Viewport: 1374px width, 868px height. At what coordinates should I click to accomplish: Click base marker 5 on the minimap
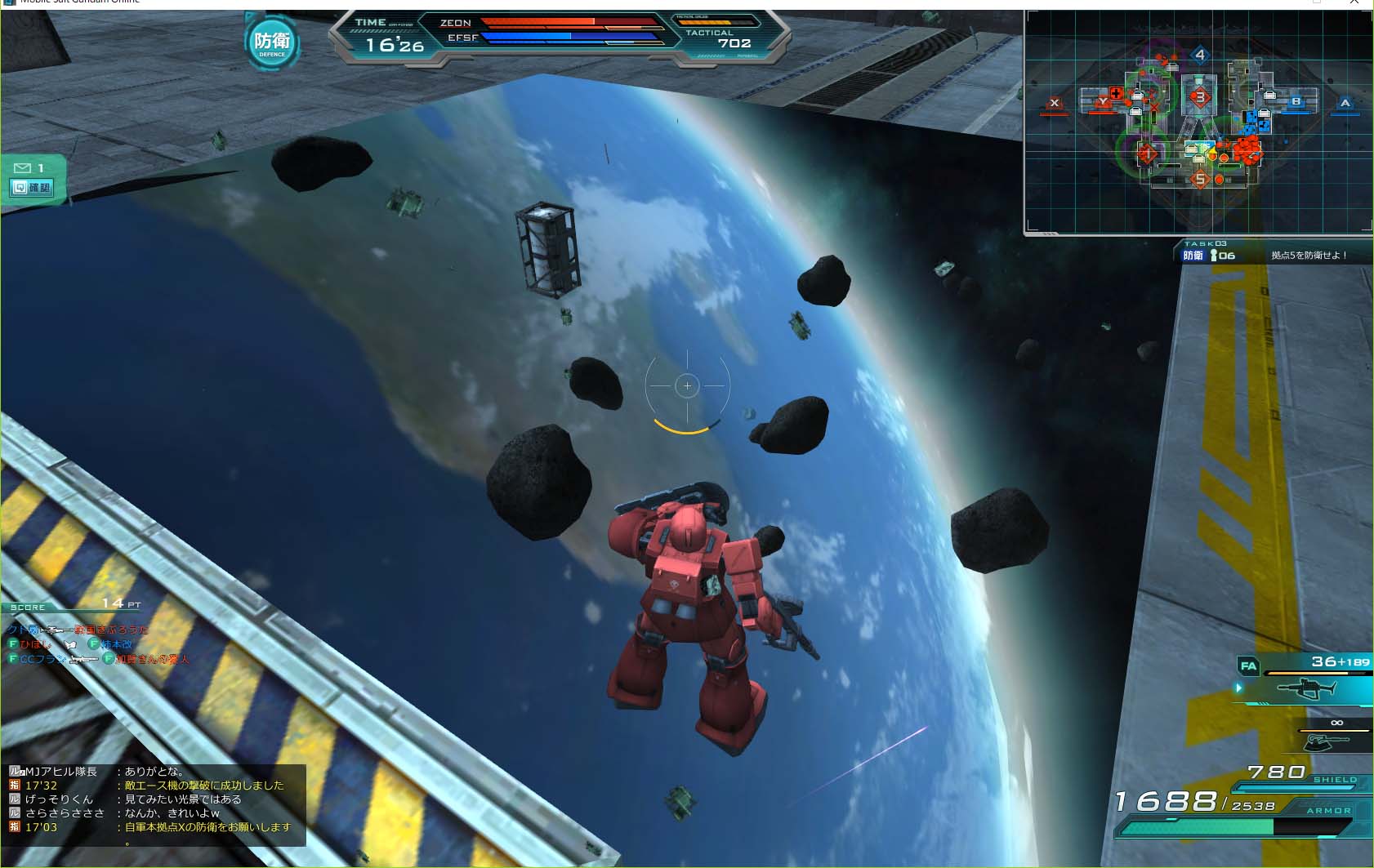point(1199,179)
